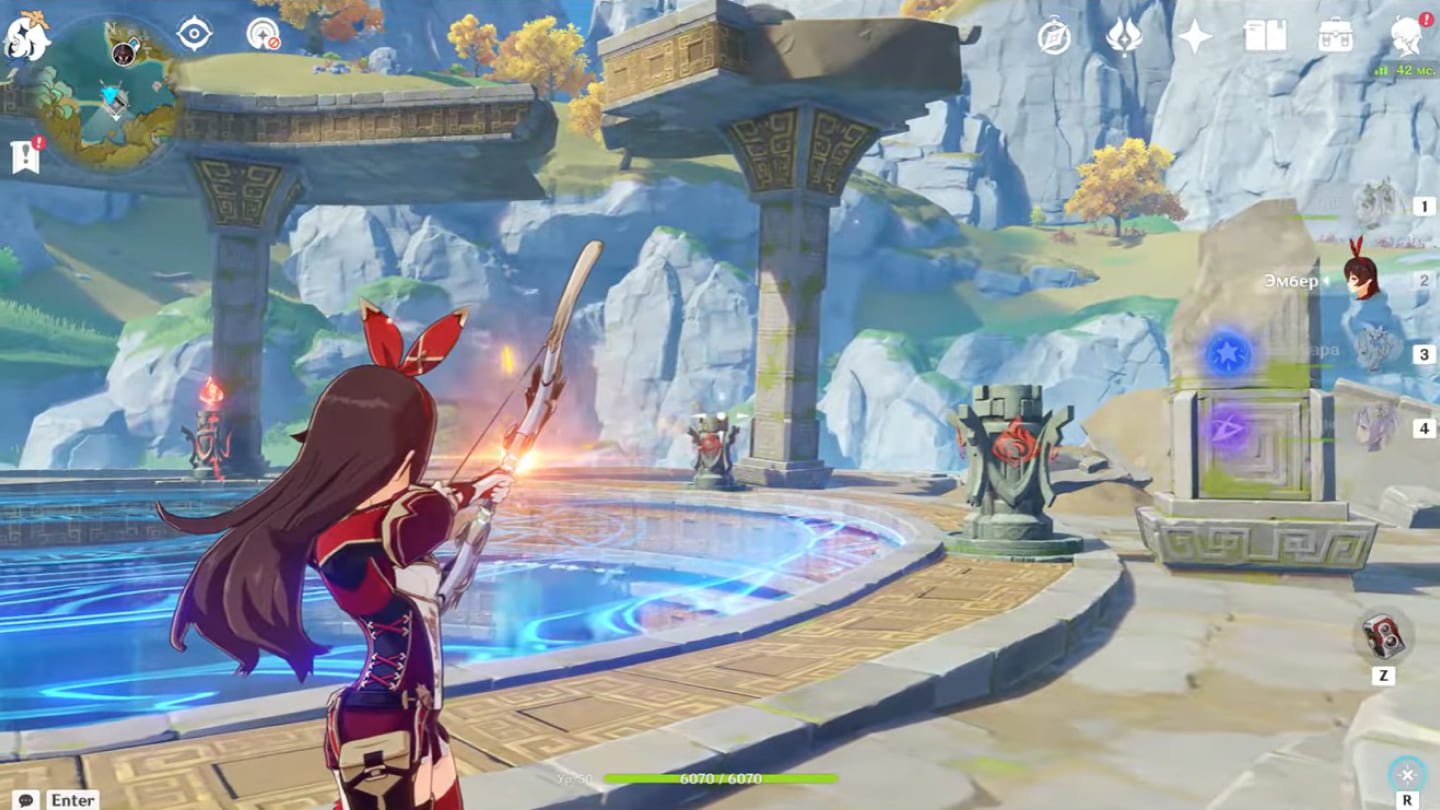Select Эмбер in the party list
Viewport: 1440px width, 810px height.
[x=1362, y=280]
